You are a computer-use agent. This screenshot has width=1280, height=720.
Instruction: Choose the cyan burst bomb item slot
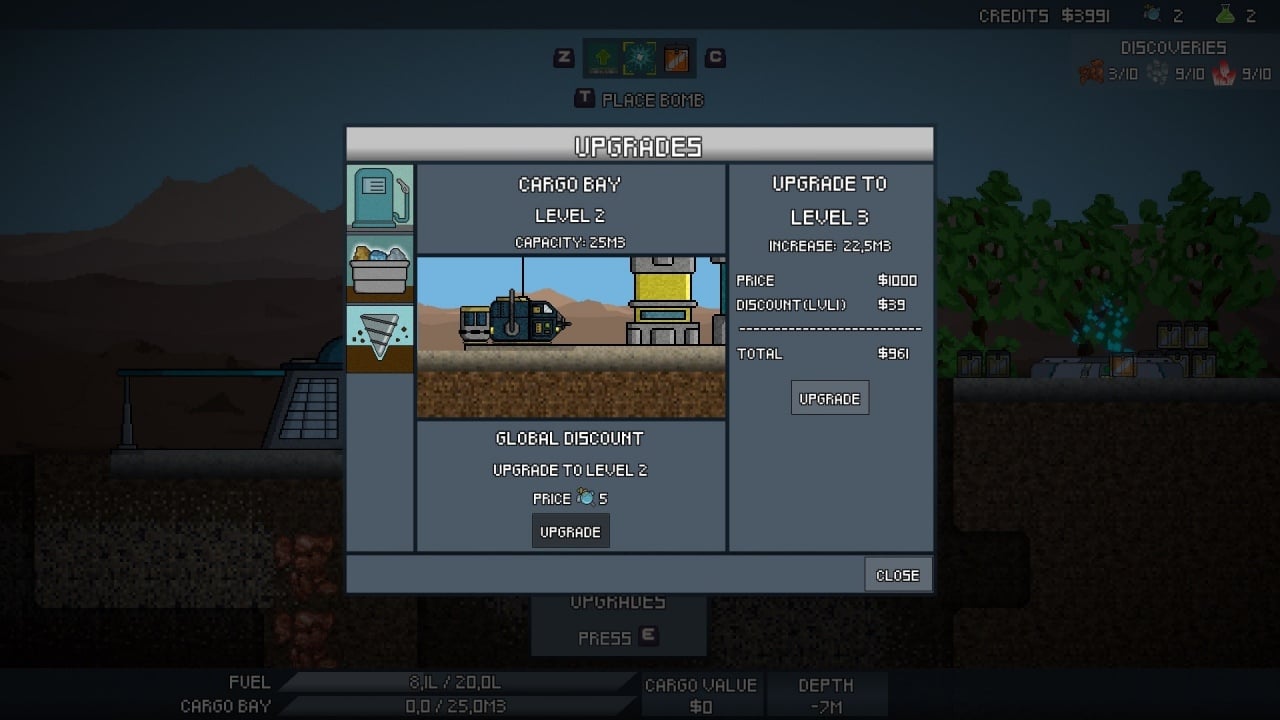(640, 59)
